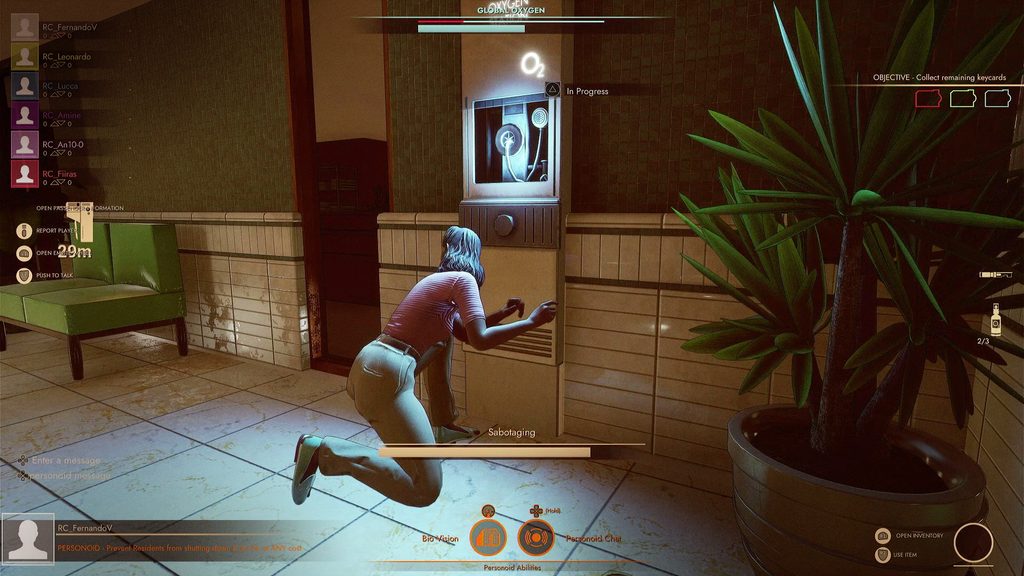The image size is (1024, 576).
Task: Activate the Bio-Vision personoid ability
Action: click(x=488, y=538)
